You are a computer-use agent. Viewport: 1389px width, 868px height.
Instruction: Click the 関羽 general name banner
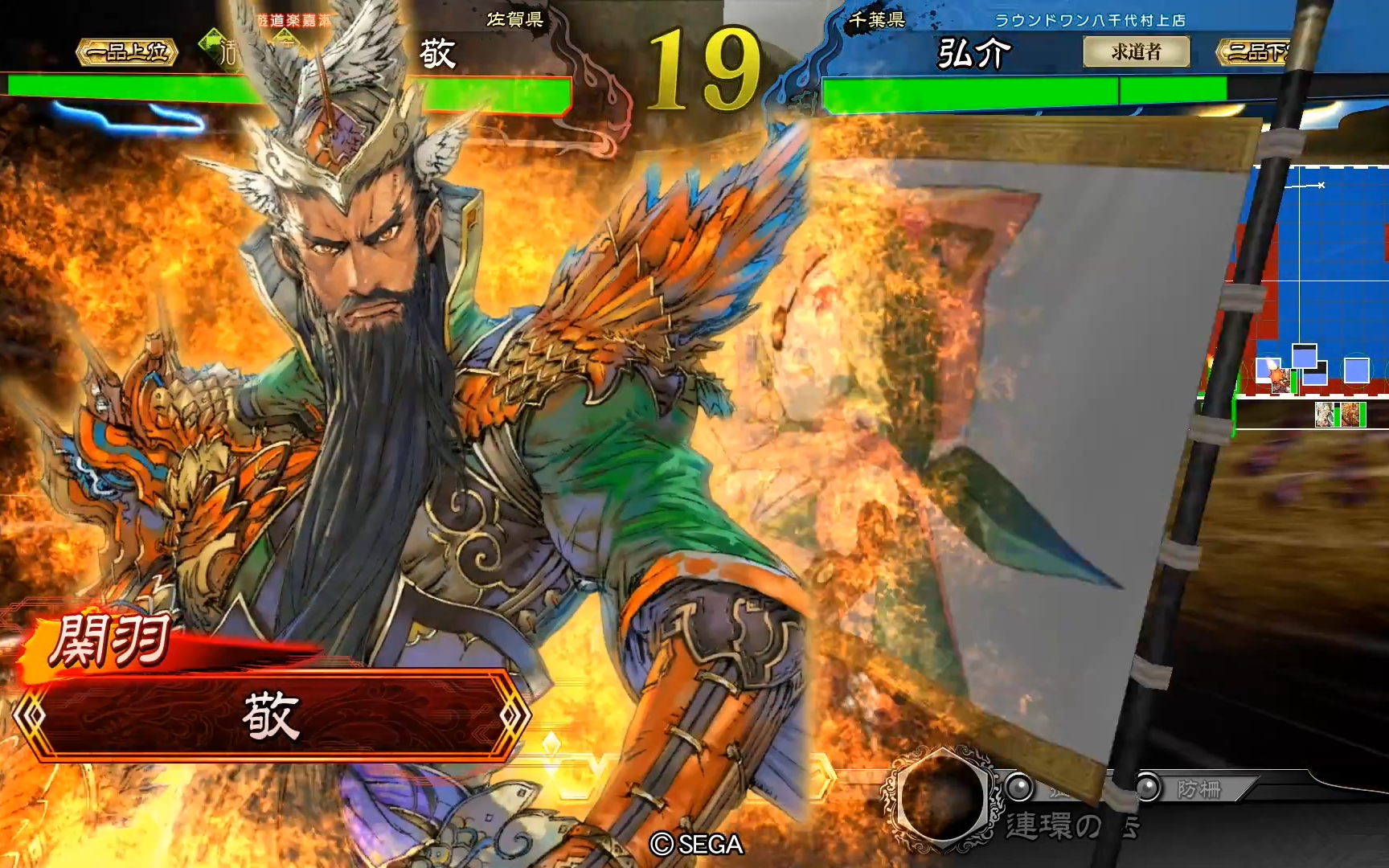(x=110, y=641)
